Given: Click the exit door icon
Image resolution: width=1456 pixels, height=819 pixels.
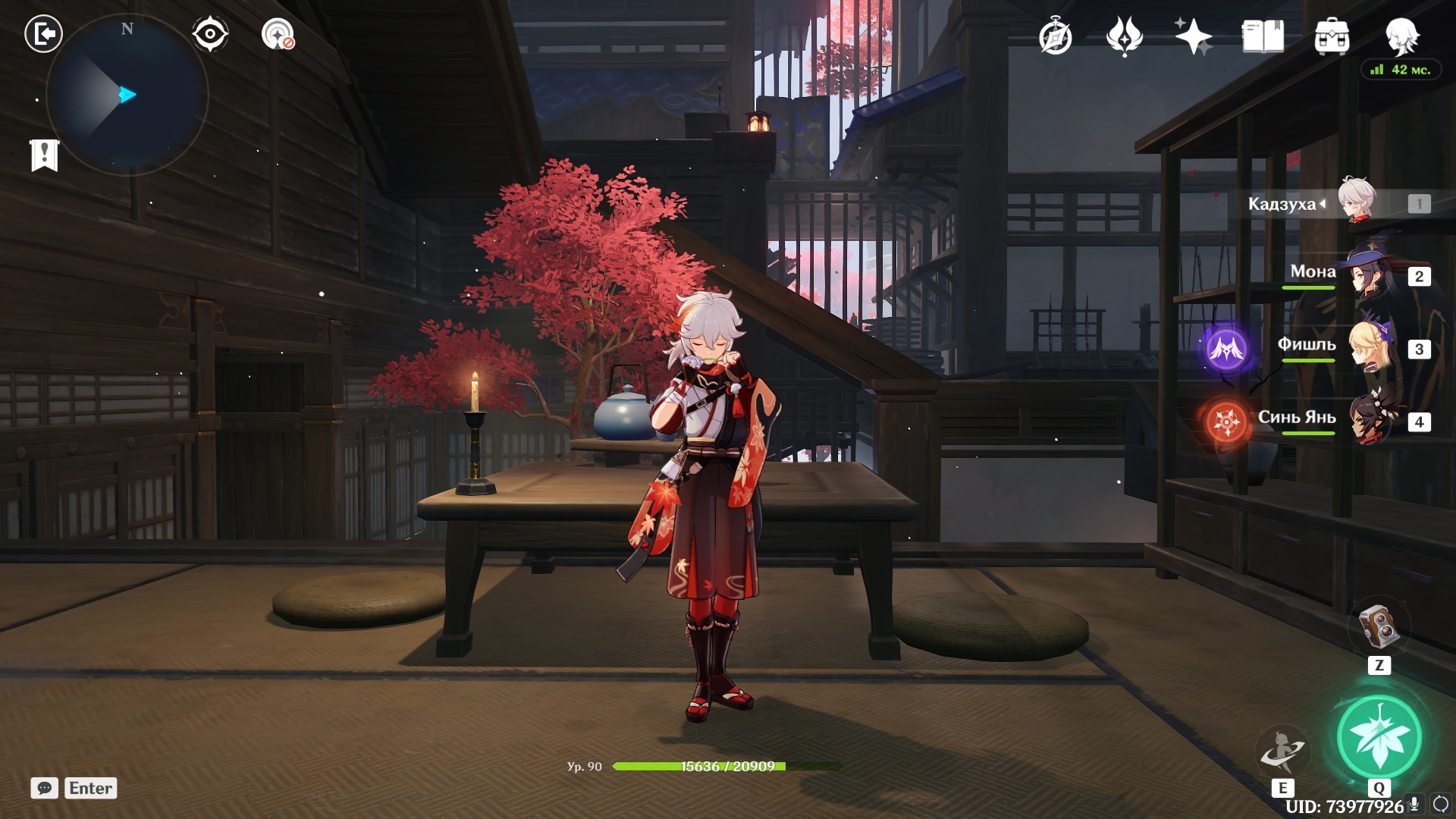Looking at the screenshot, I should pos(43,34).
